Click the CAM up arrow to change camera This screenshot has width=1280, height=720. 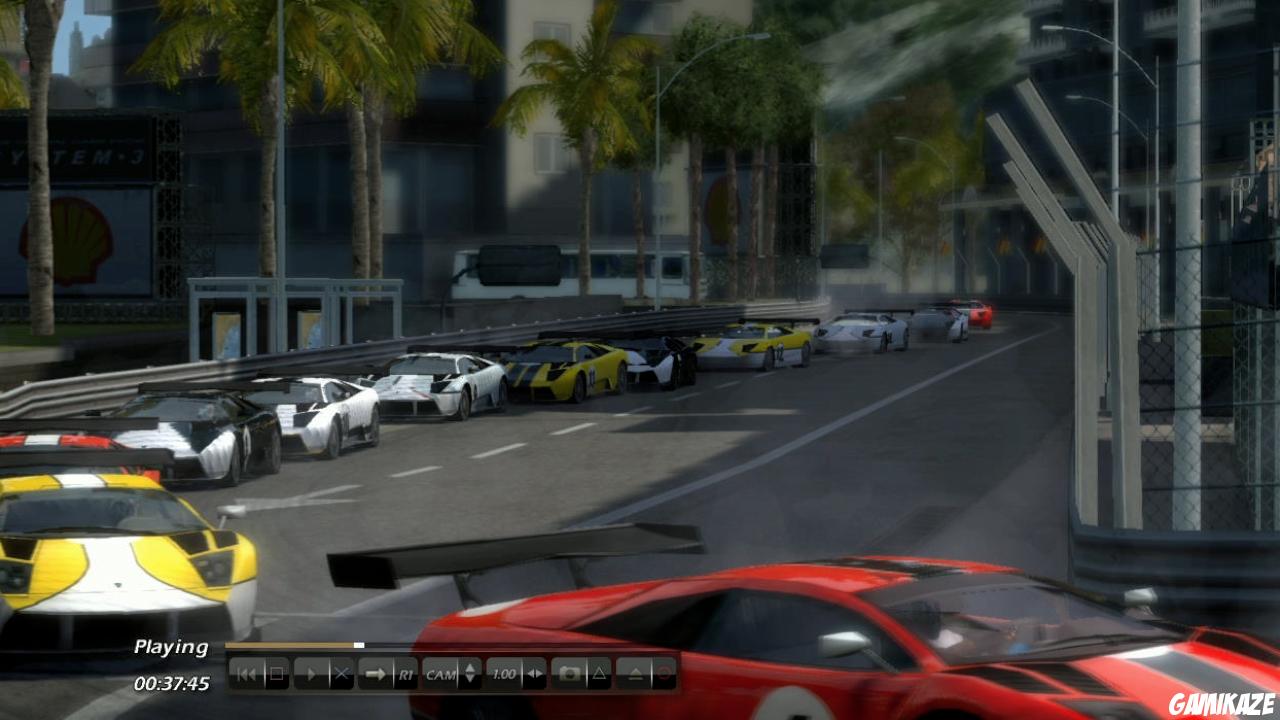point(470,668)
